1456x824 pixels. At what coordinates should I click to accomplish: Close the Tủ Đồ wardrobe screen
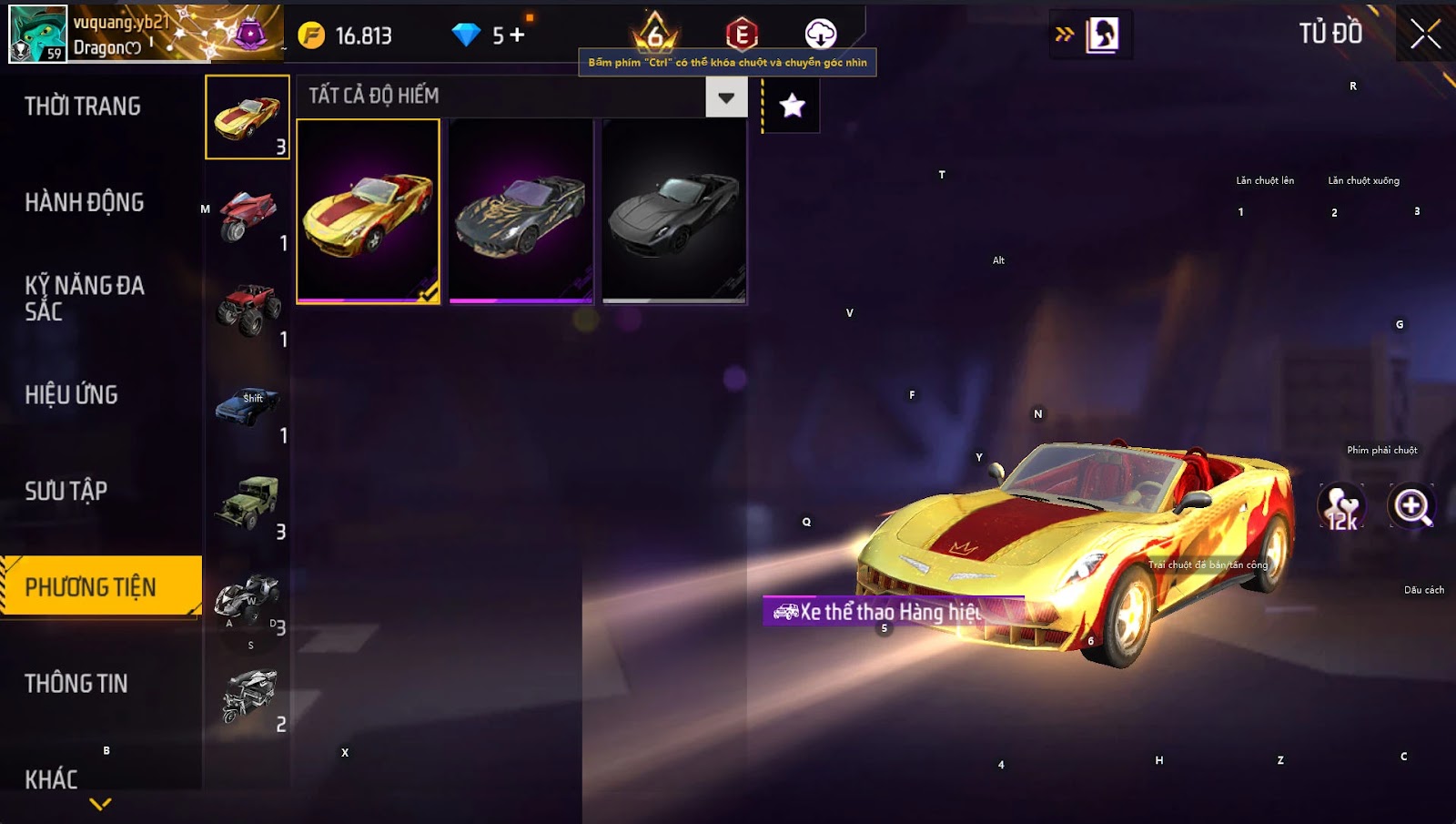[1425, 35]
